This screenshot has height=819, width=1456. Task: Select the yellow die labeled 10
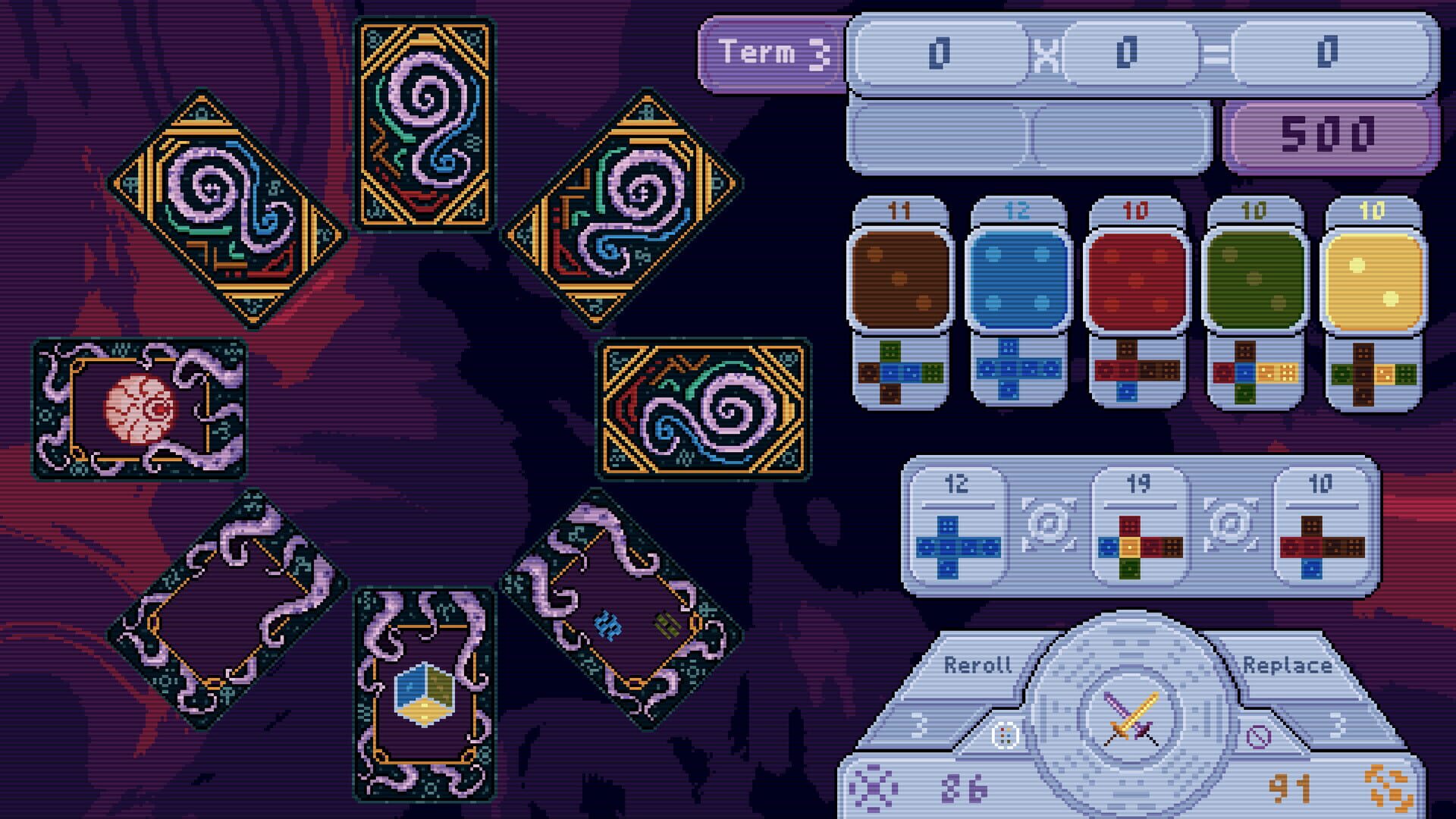tap(1374, 281)
